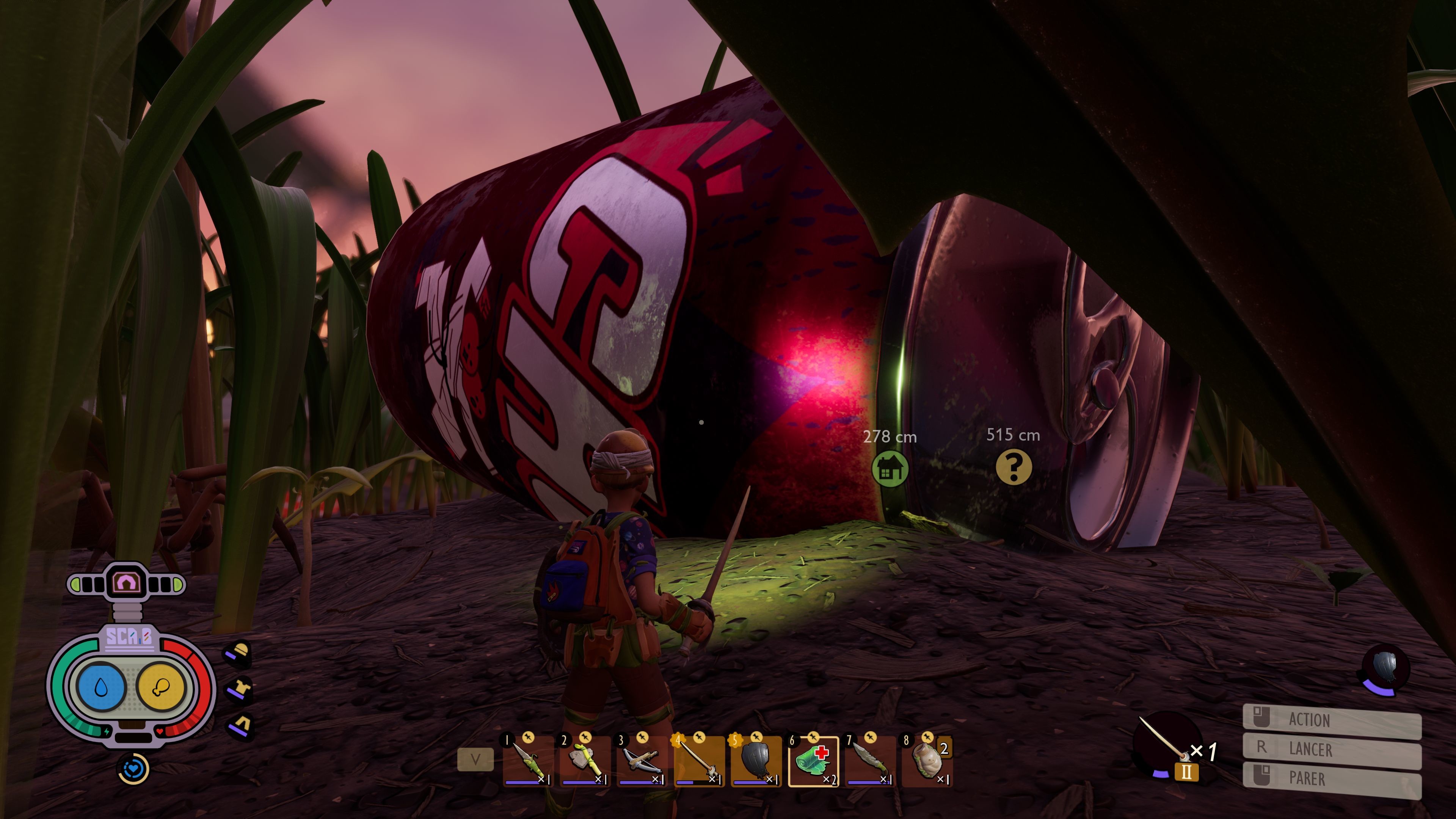Click the pink home icon on SCA.B
This screenshot has width=1456, height=819.
pyautogui.click(x=126, y=582)
